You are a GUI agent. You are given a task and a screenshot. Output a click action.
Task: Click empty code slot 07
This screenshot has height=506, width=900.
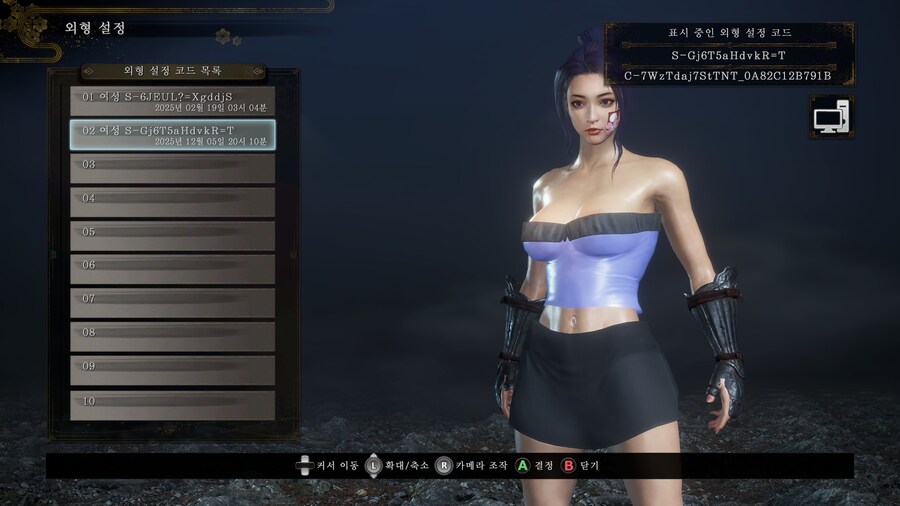172,303
